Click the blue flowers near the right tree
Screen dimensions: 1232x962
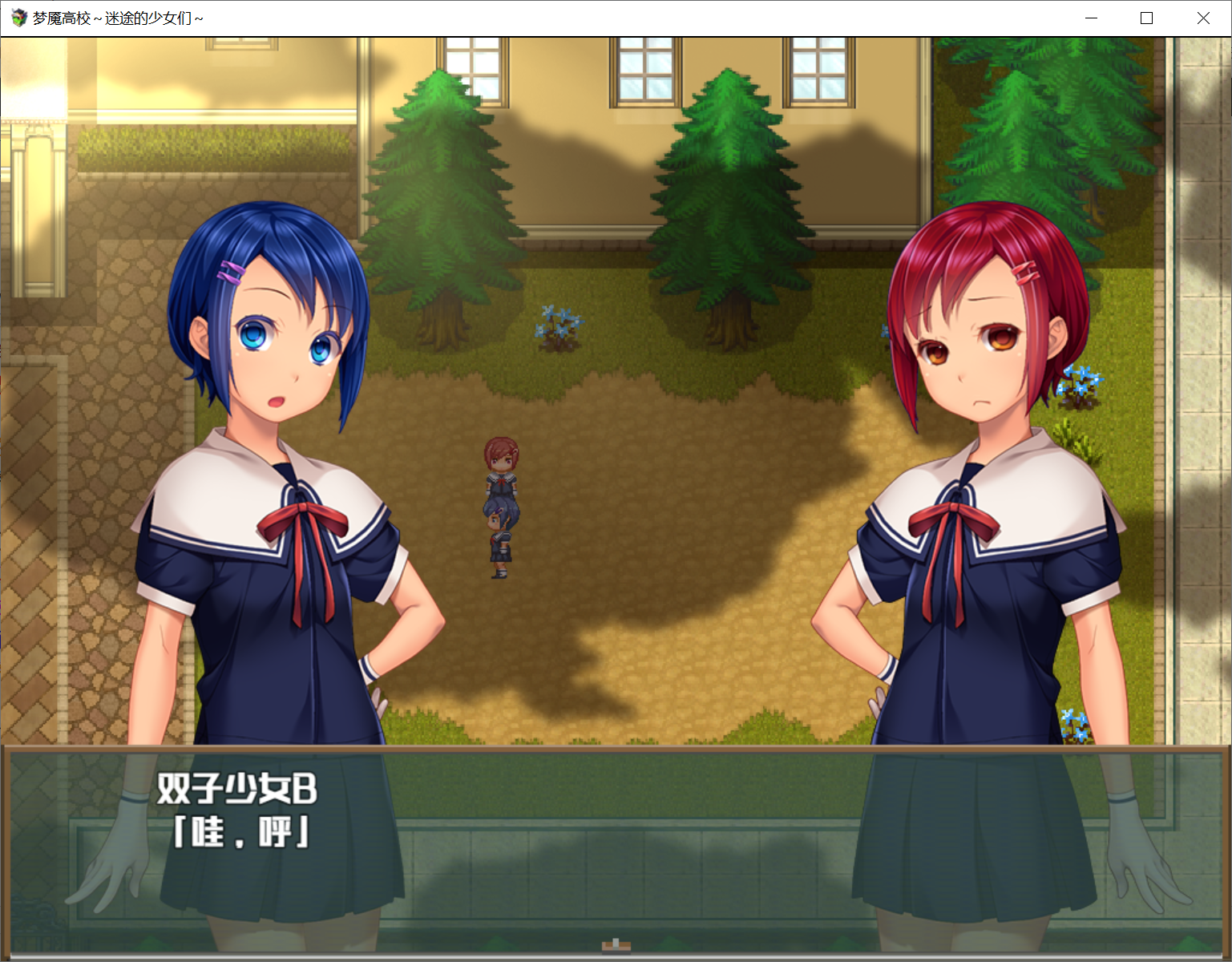coord(1081,377)
